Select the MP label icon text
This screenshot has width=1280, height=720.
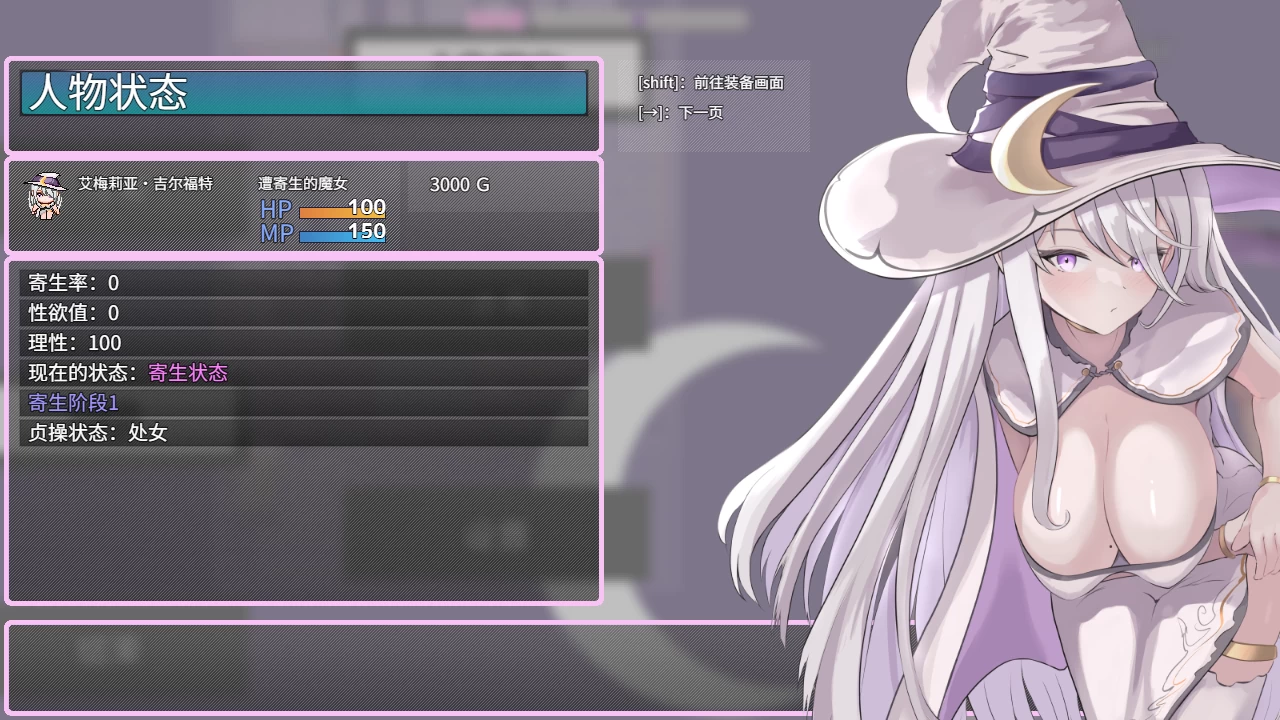pyautogui.click(x=275, y=233)
